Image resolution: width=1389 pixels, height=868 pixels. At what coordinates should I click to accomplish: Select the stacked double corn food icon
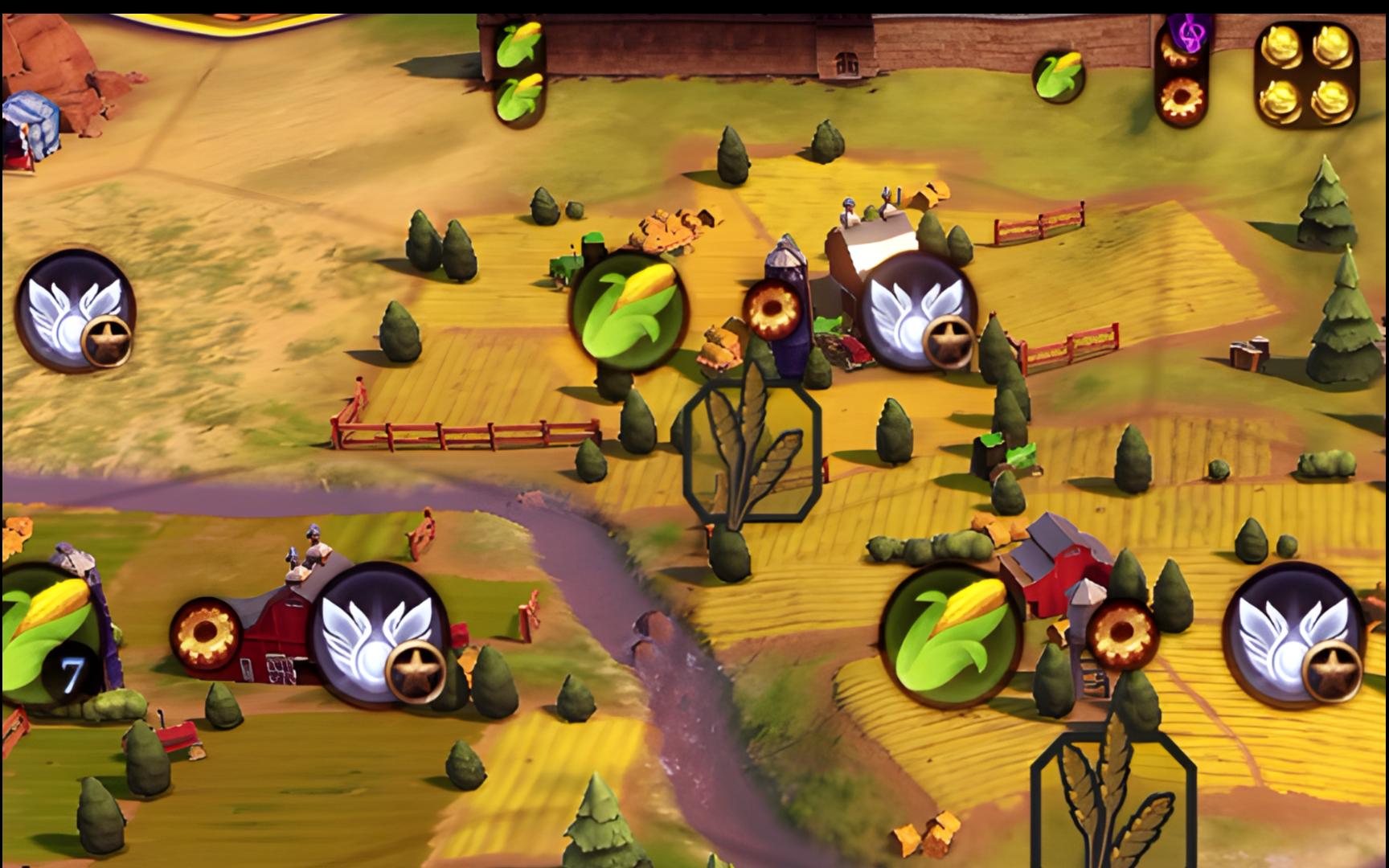pyautogui.click(x=519, y=71)
